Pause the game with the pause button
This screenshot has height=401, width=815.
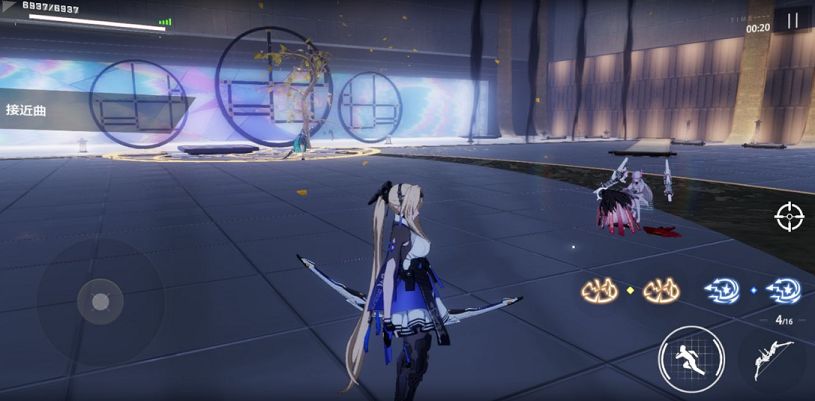click(792, 20)
